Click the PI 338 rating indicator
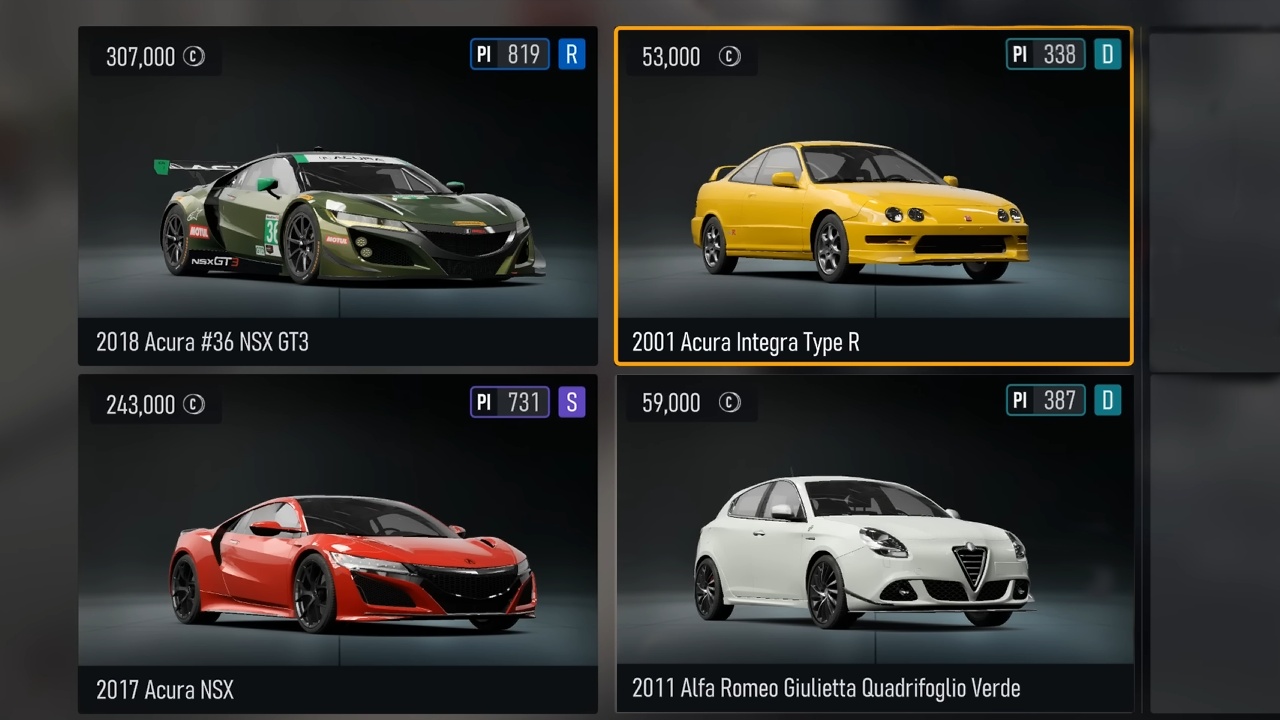 tap(1044, 55)
